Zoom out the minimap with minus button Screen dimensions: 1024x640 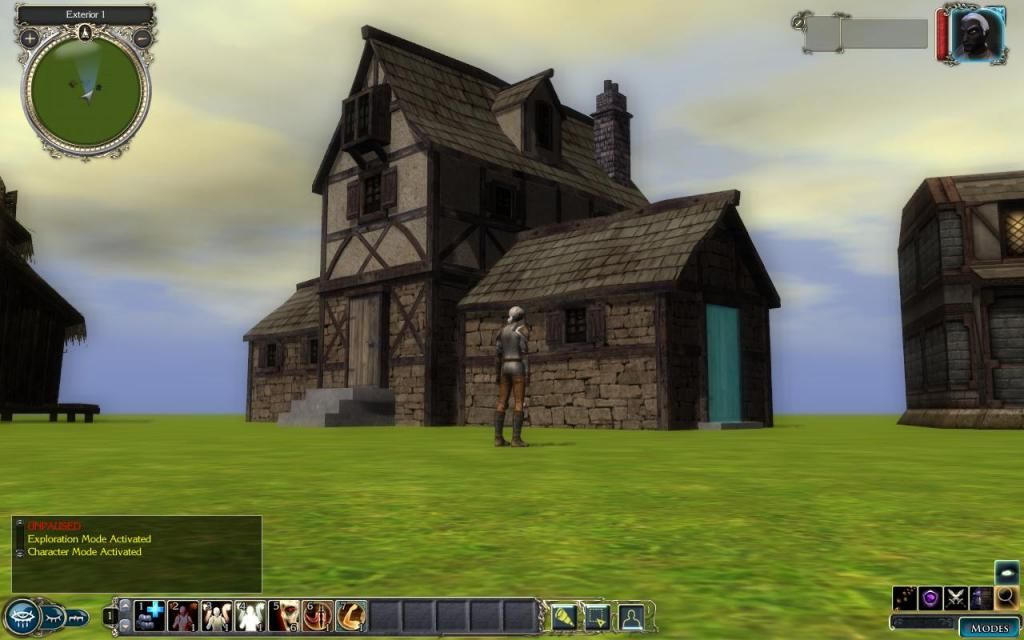(142, 39)
